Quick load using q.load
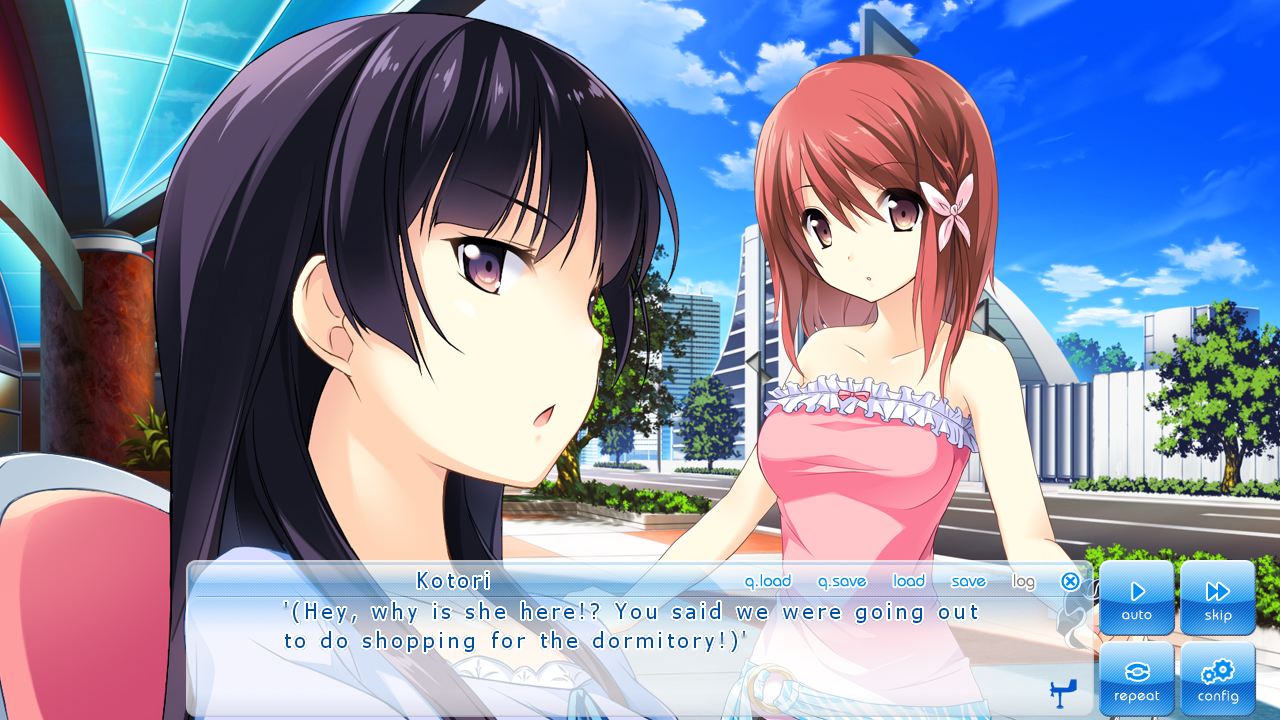The image size is (1280, 720). tap(768, 581)
